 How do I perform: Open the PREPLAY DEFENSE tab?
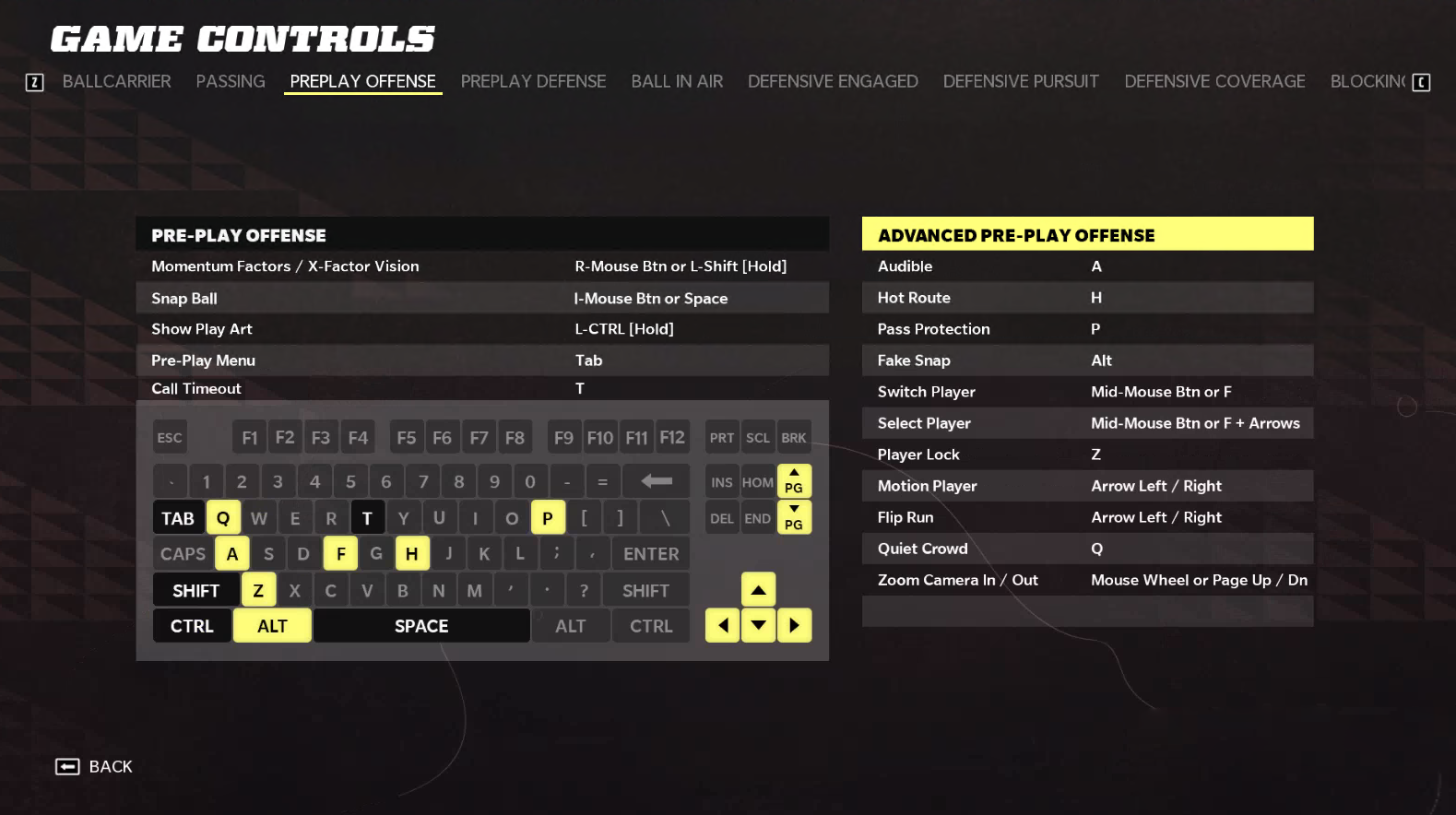click(x=533, y=81)
